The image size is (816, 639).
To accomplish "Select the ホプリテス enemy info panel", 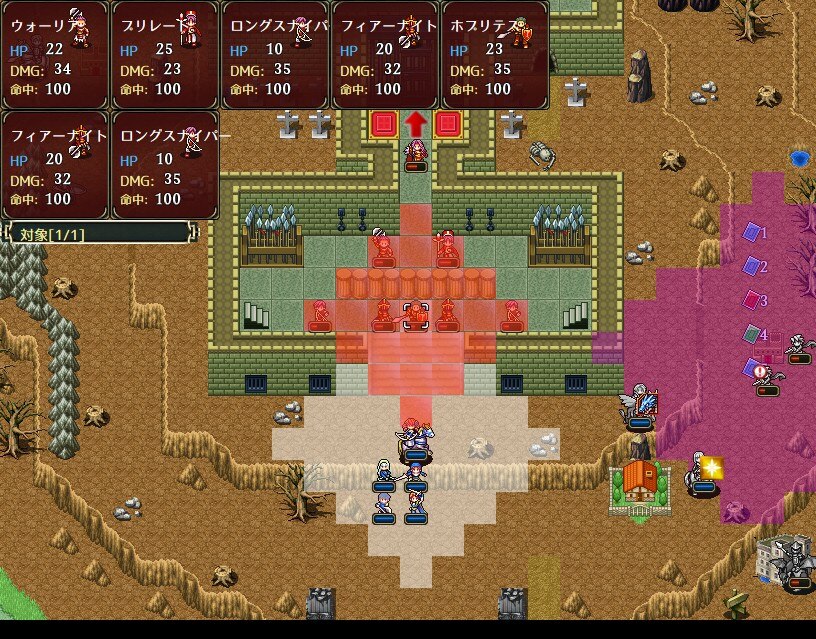I will (495, 55).
